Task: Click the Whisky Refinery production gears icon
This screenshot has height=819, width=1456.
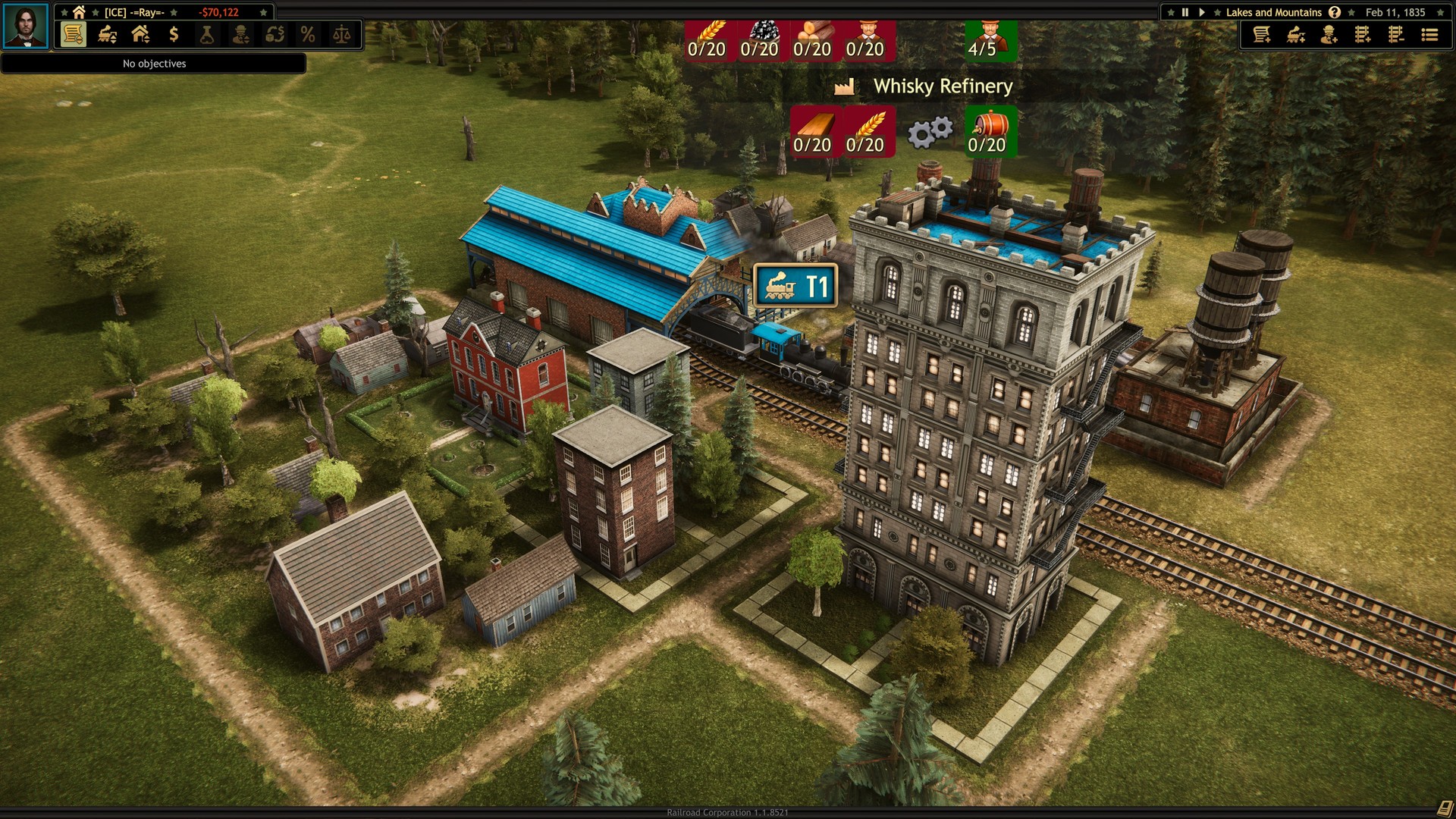Action: 929,132
